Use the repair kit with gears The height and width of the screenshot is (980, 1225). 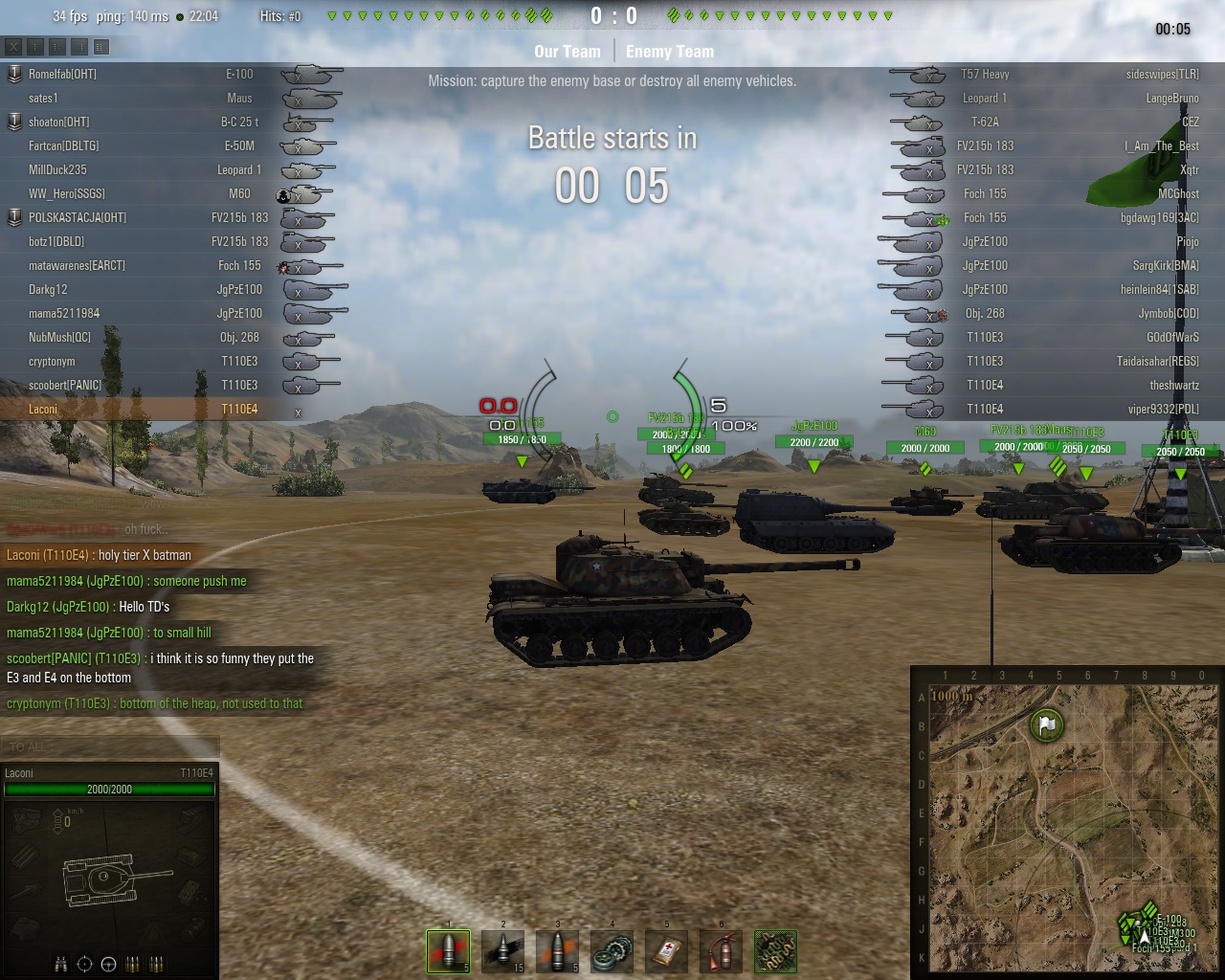612,951
